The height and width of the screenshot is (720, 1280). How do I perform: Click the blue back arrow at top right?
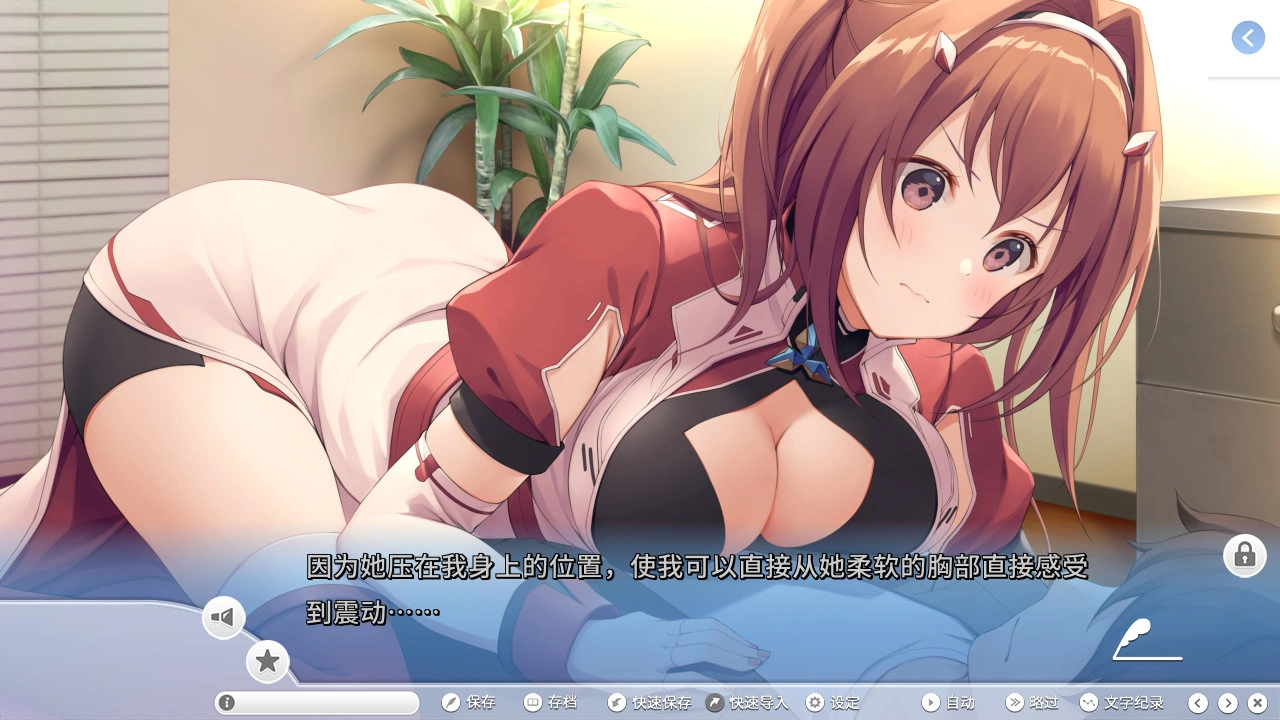point(1248,38)
